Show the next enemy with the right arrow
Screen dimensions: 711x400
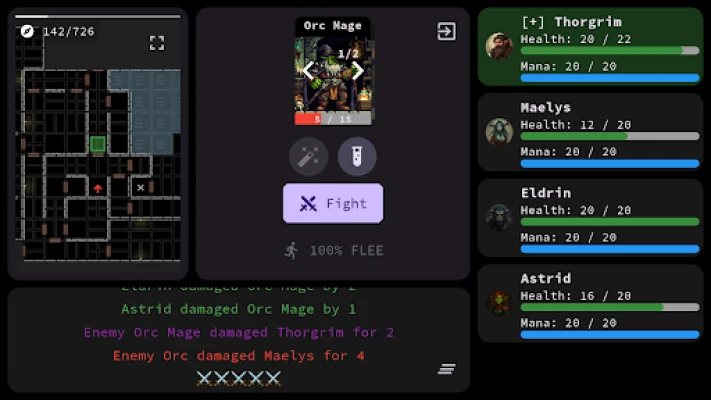357,70
